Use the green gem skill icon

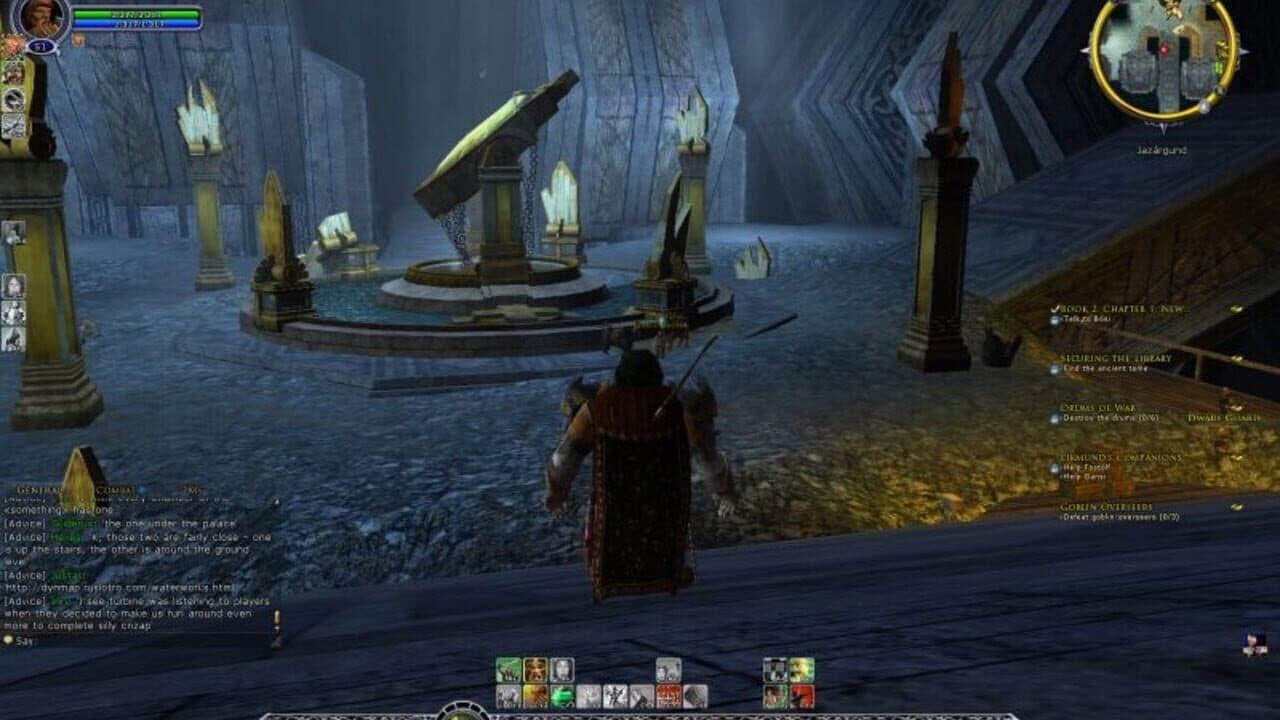(x=560, y=695)
